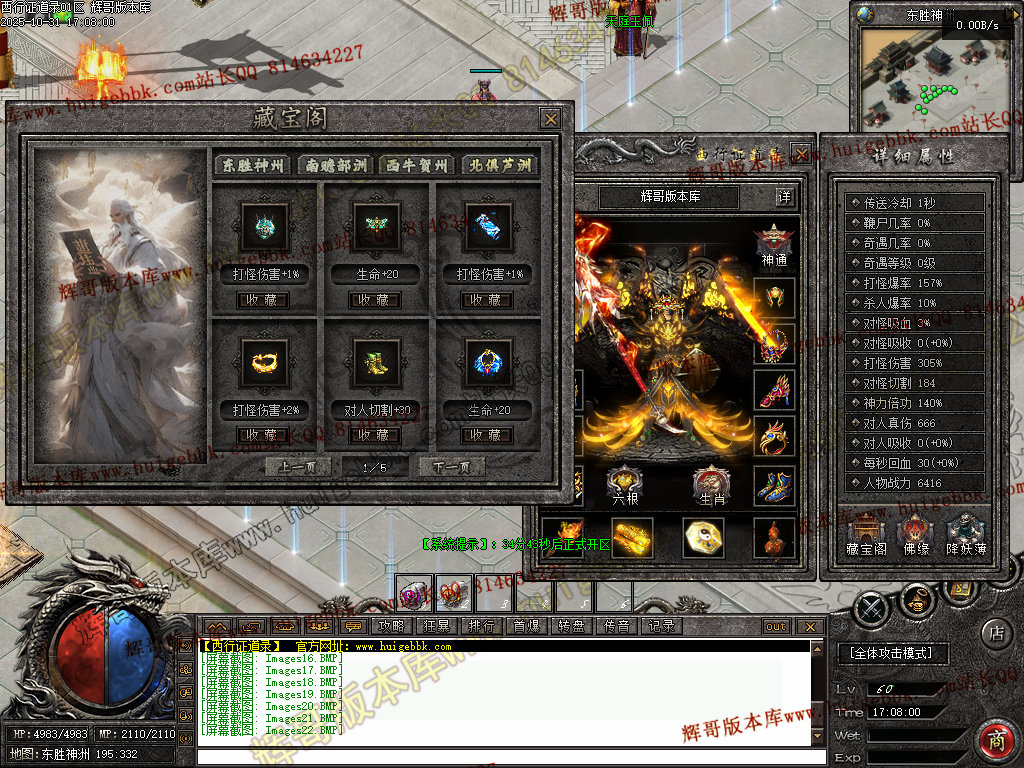Switch to the 东胜神州 tab

254,165
